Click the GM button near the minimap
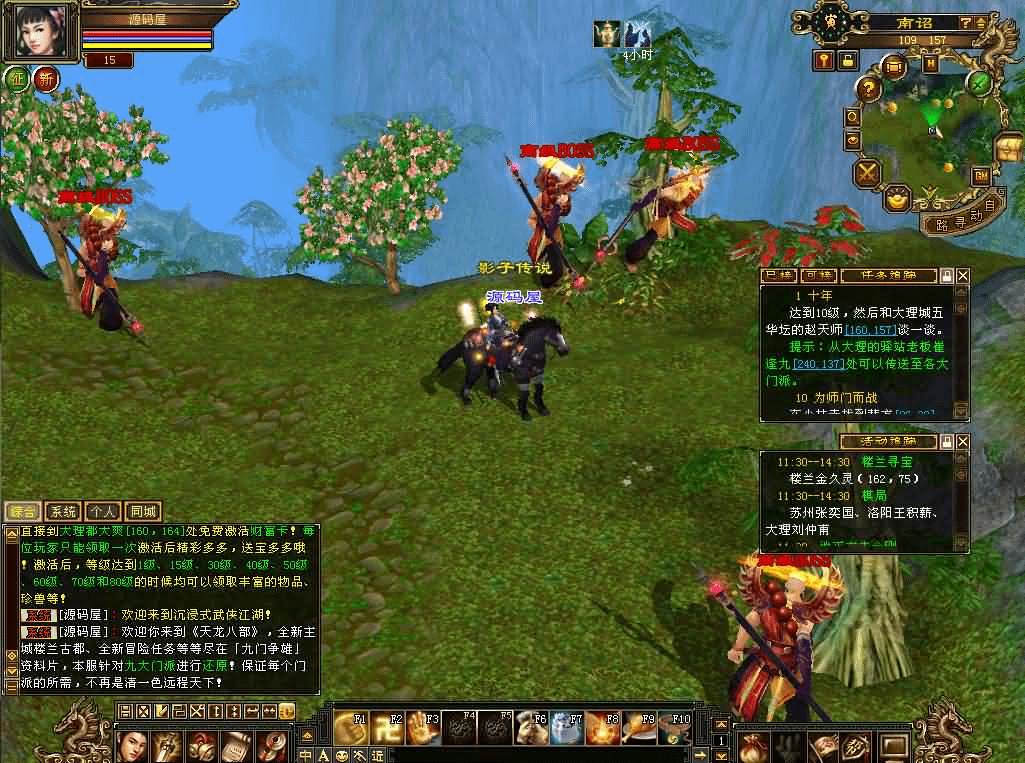 (981, 174)
